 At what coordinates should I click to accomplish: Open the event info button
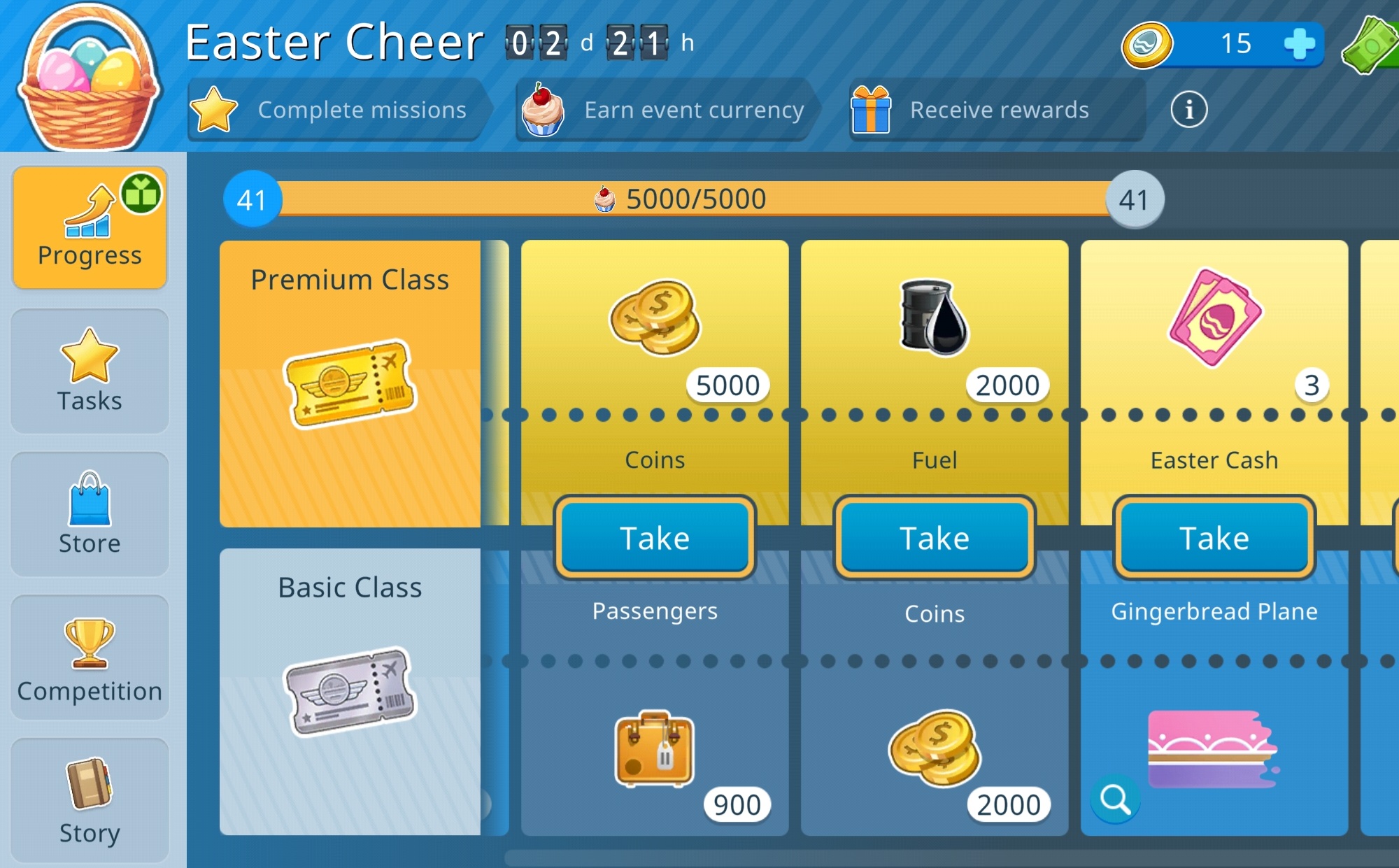1188,110
